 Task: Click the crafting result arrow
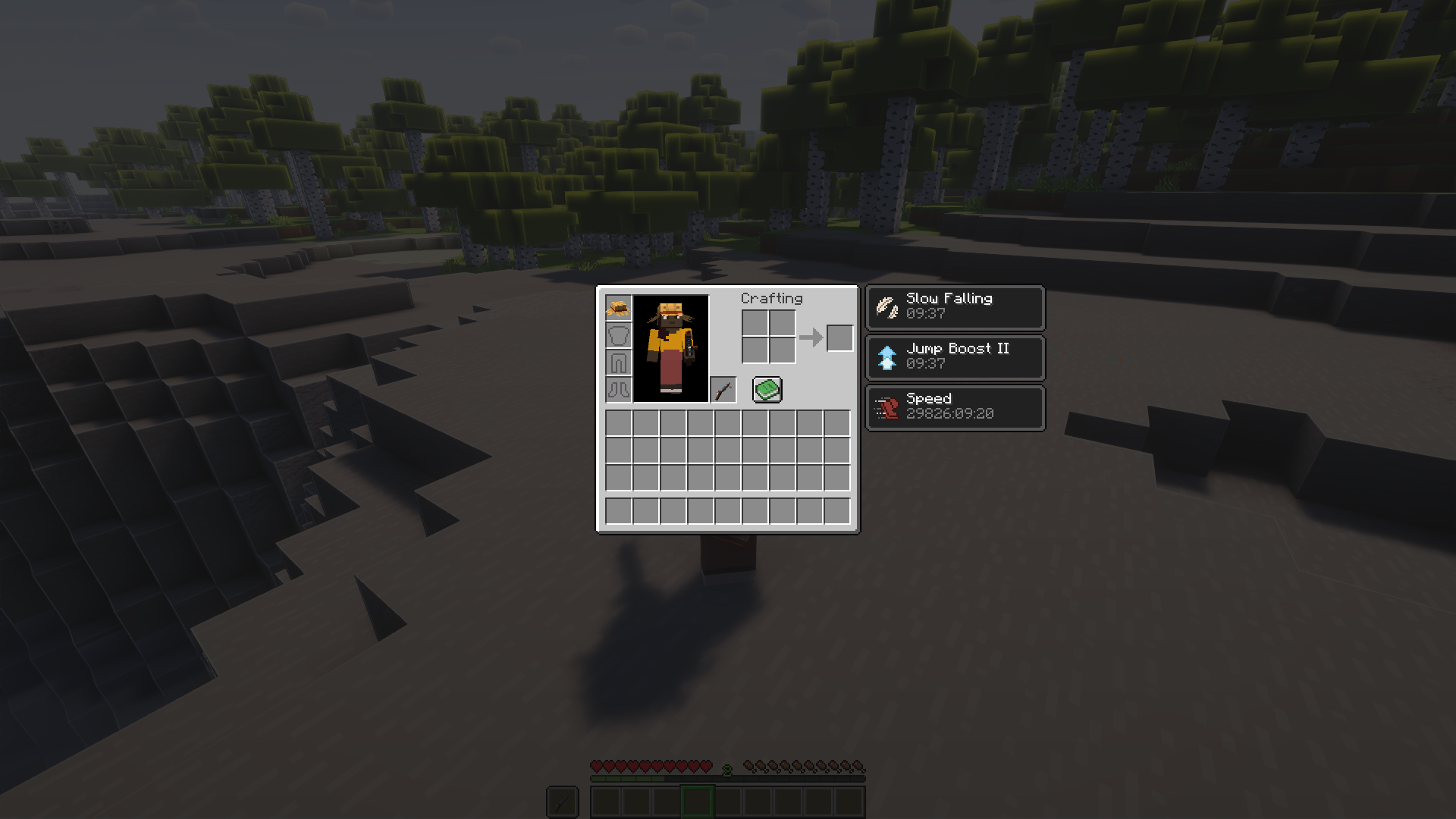[x=811, y=337]
